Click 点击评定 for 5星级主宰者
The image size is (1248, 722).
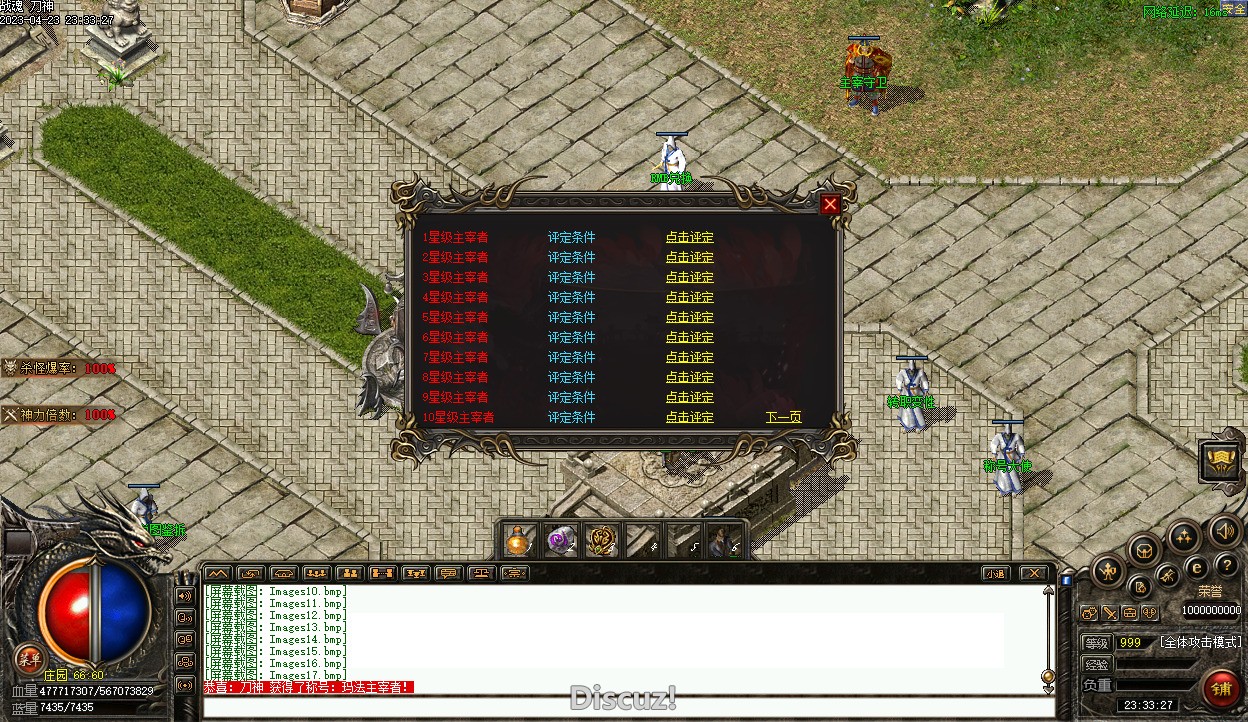[x=690, y=318]
